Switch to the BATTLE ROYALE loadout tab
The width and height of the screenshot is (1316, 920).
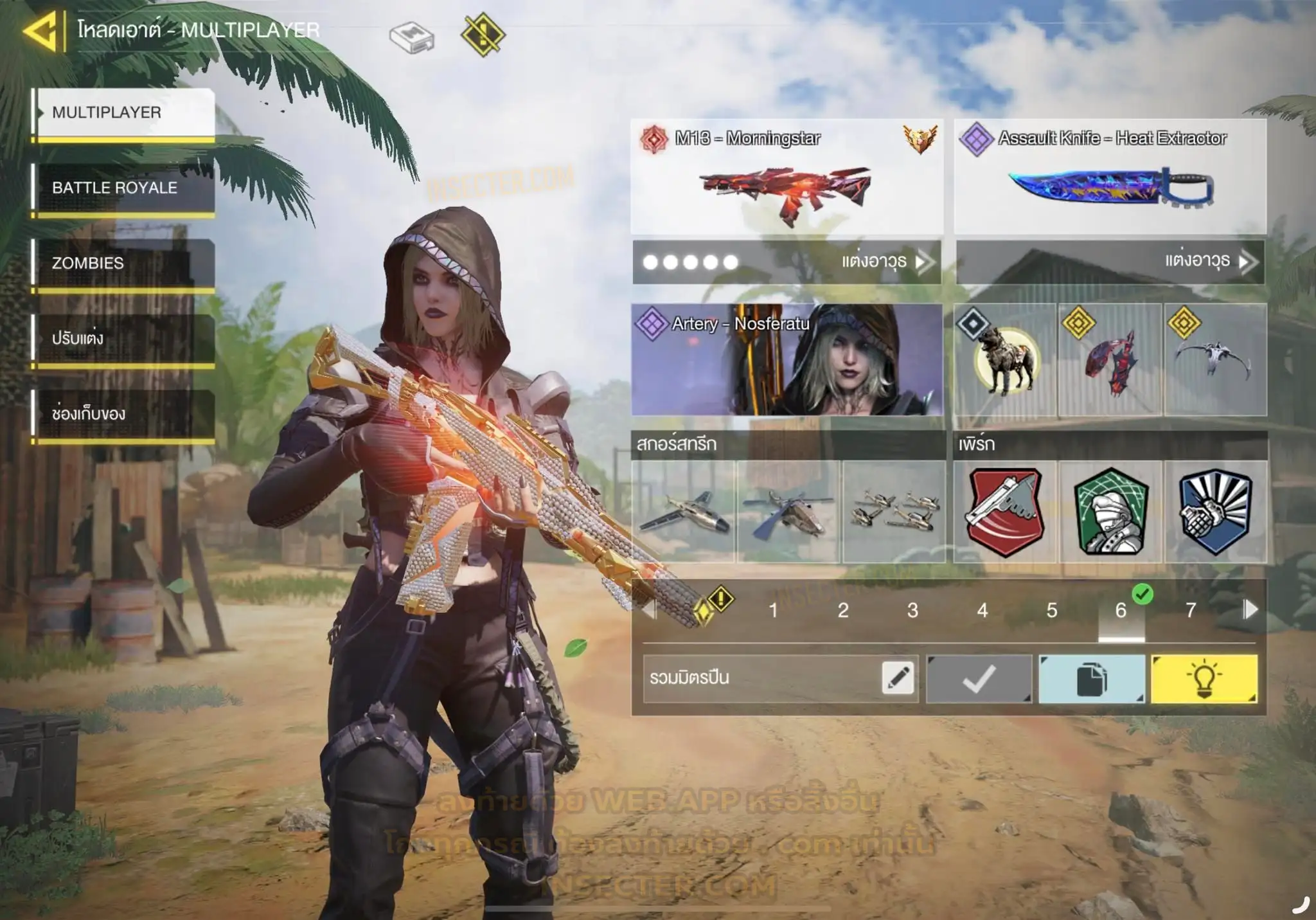tap(123, 188)
